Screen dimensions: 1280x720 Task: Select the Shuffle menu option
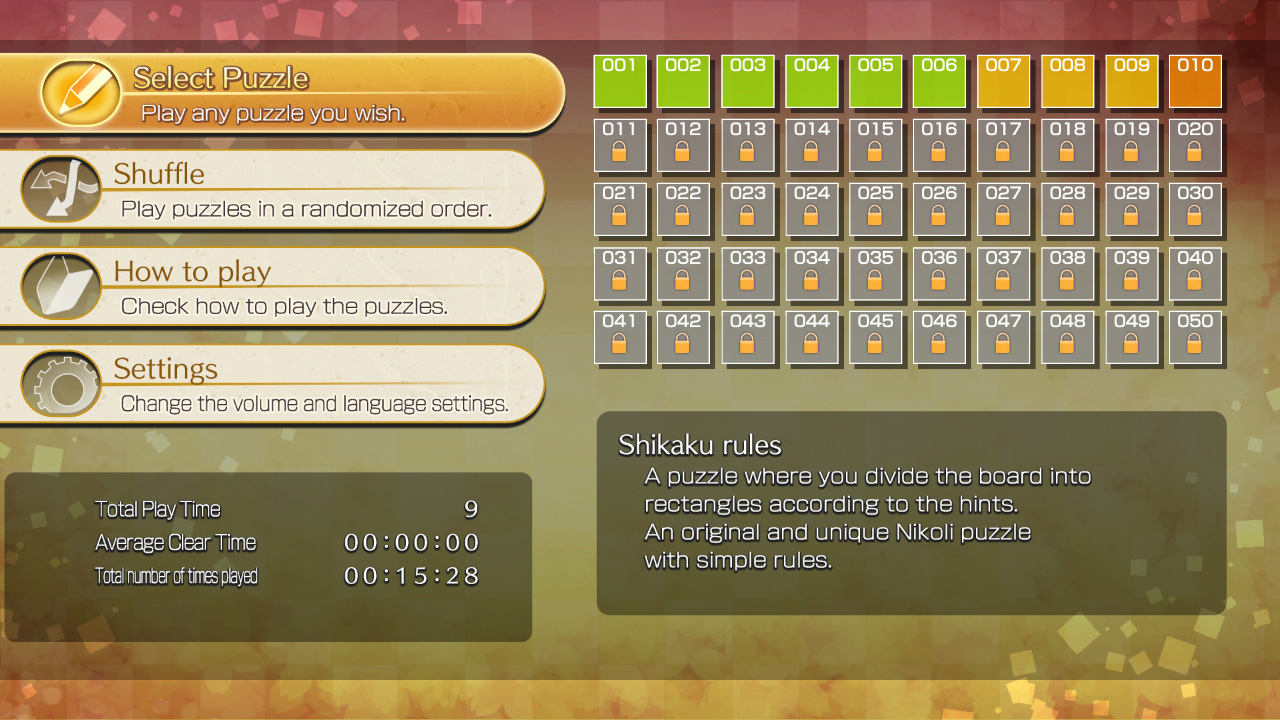tap(250, 190)
